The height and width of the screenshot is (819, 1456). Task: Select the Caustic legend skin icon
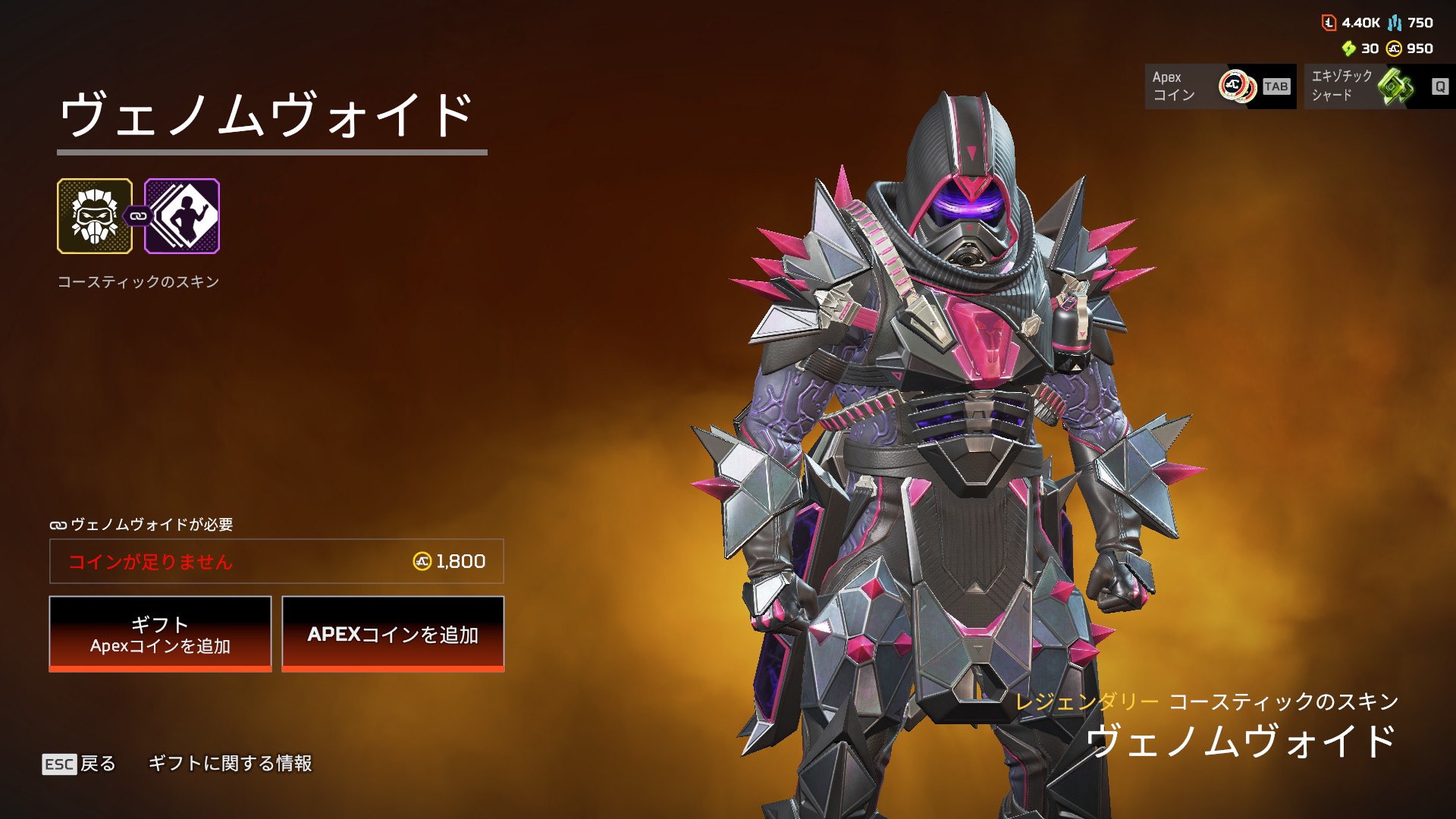pos(95,216)
